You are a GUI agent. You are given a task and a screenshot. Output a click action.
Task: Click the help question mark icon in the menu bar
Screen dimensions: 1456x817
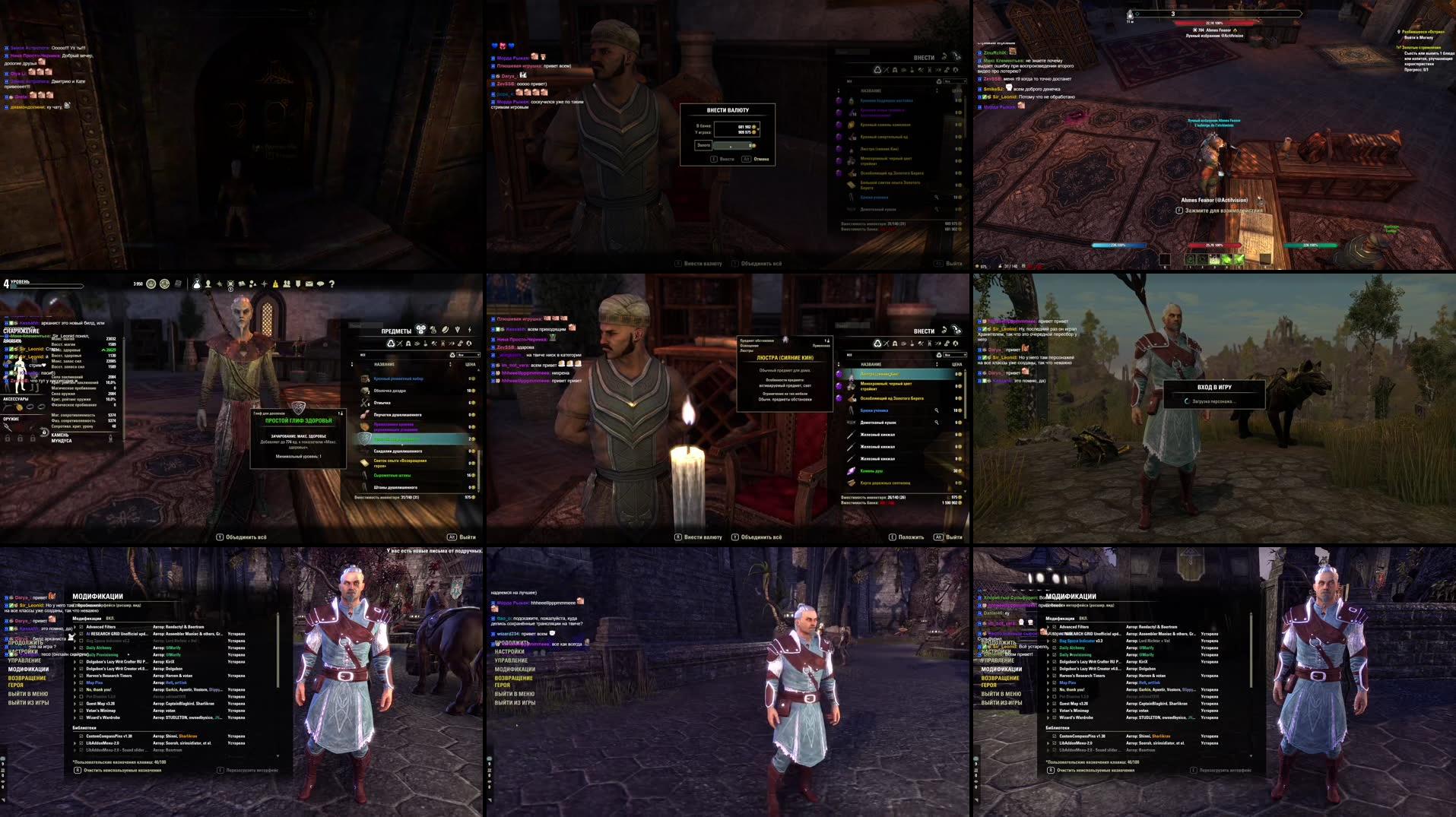pyautogui.click(x=331, y=284)
